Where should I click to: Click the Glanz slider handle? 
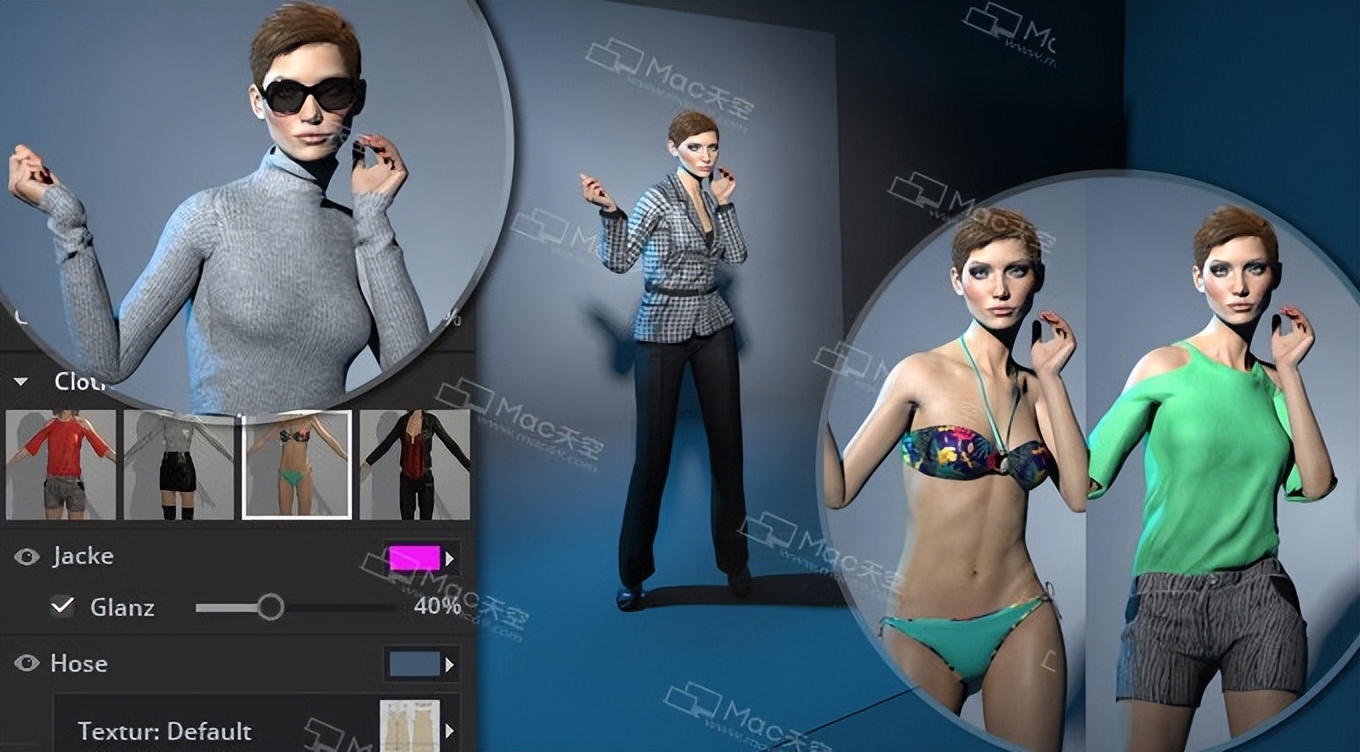pos(270,606)
